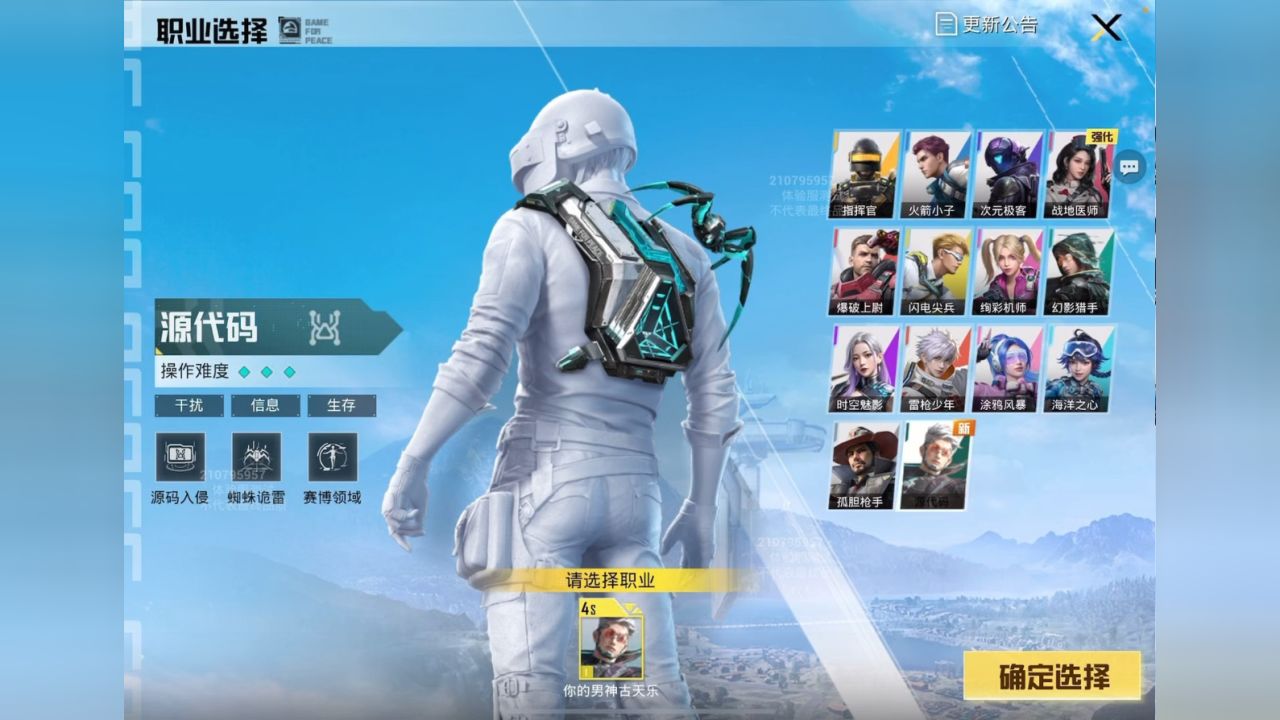Image resolution: width=1280 pixels, height=720 pixels.
Task: Open the chat bubble icon
Action: pos(1130,167)
